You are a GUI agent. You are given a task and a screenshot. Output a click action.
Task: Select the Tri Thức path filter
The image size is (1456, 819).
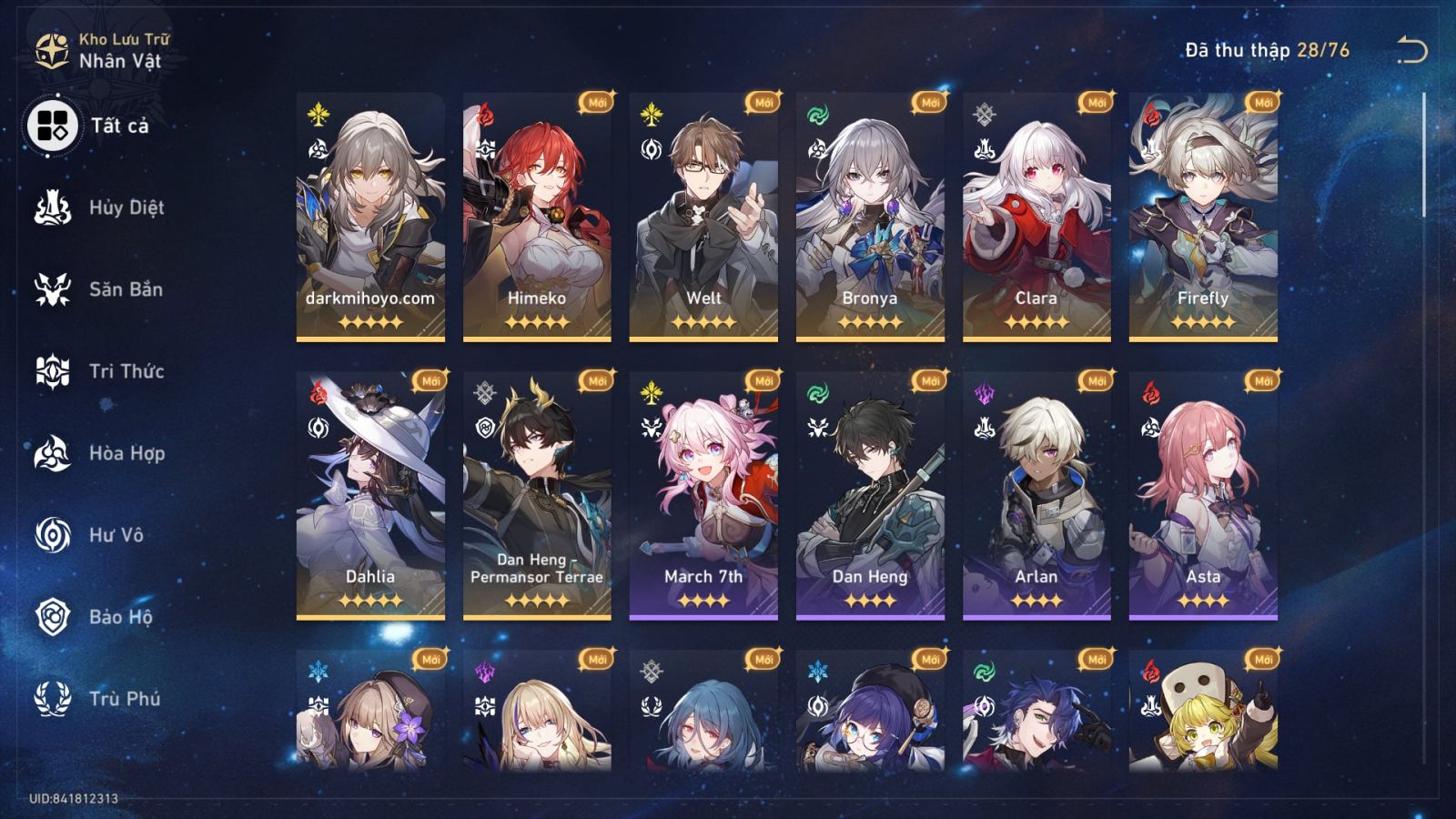pos(55,371)
